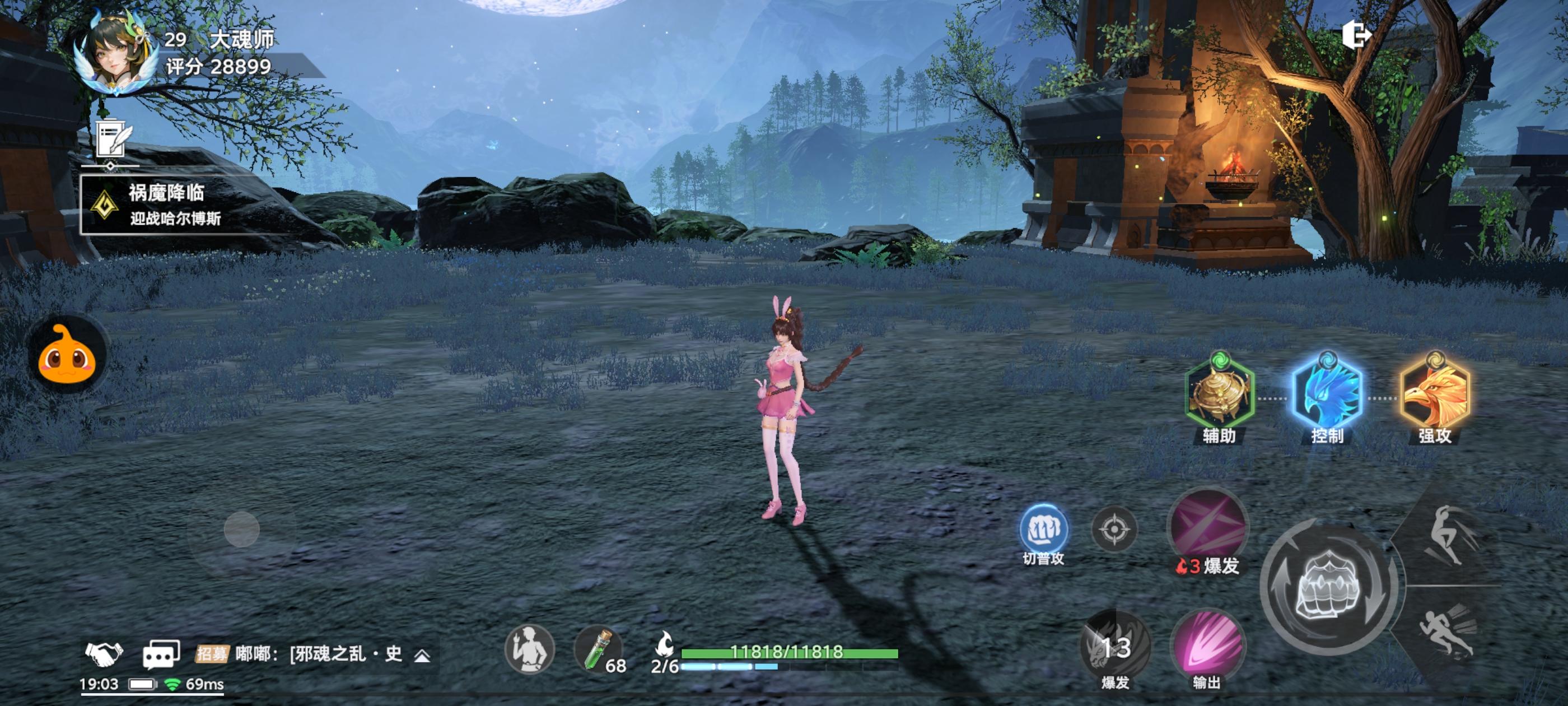
Task: Use the green potion item slot
Action: click(x=599, y=649)
